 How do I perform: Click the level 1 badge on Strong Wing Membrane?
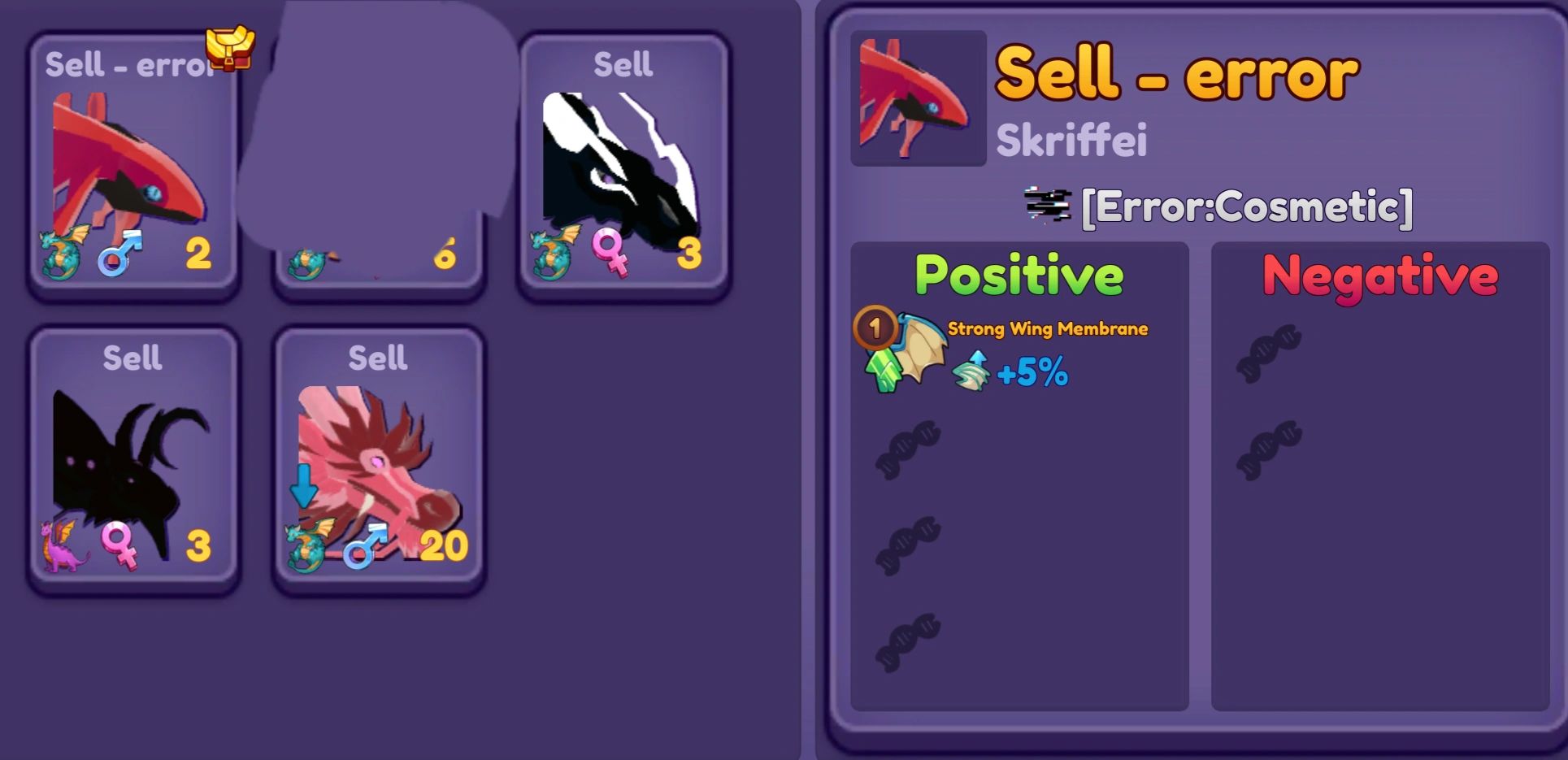874,328
